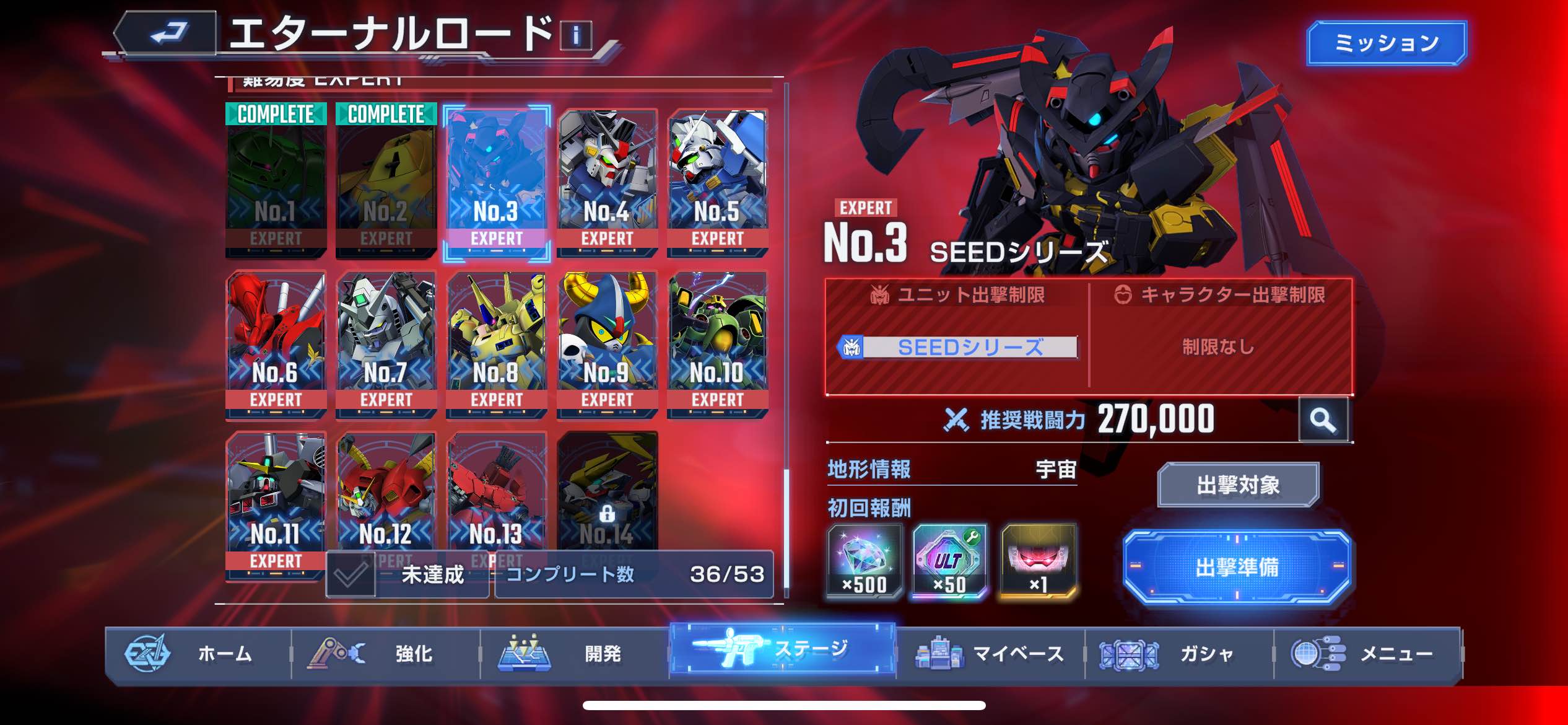This screenshot has width=1568, height=725.
Task: Click the magnifier next to recommended power
Action: (1323, 420)
